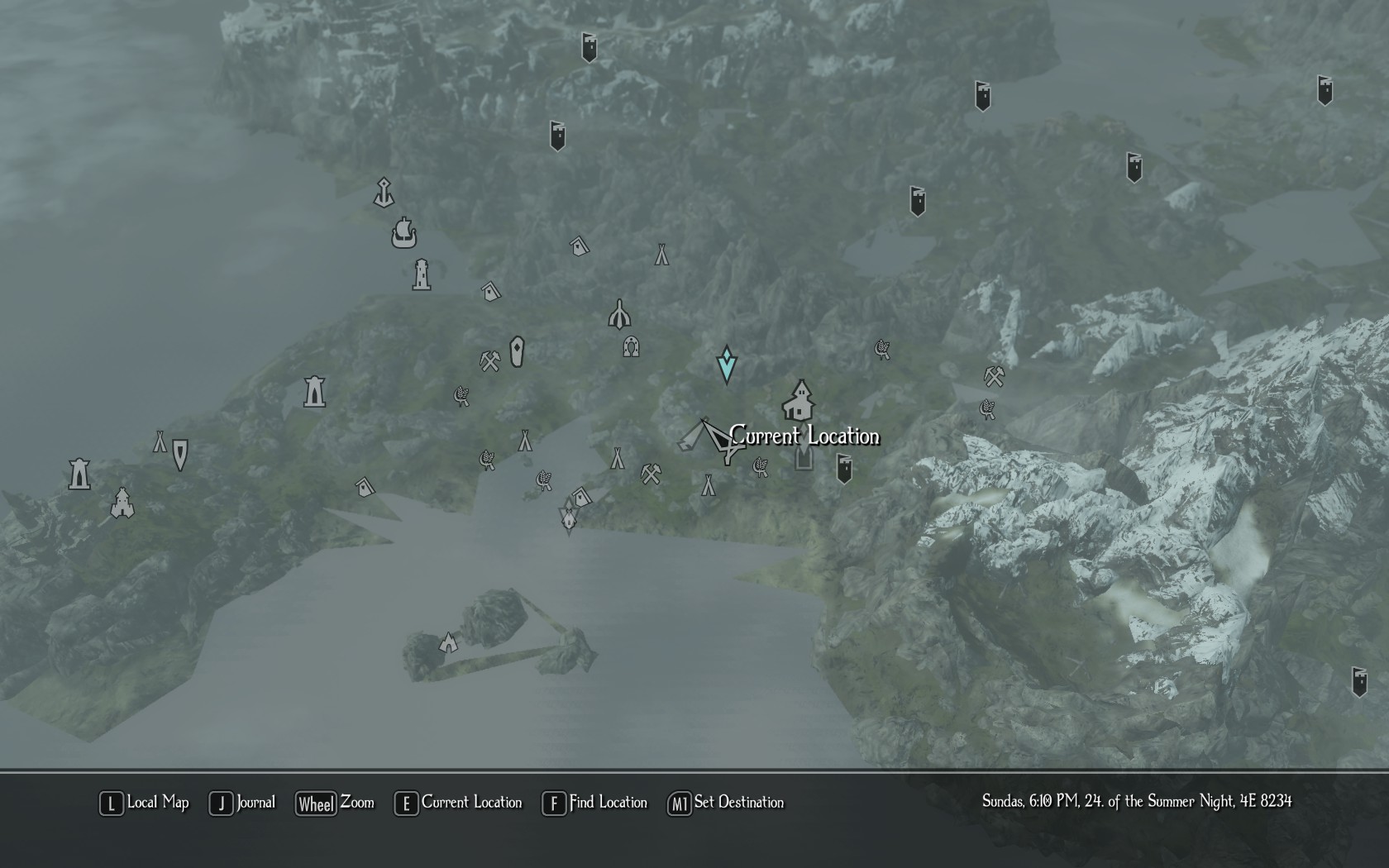The height and width of the screenshot is (868, 1389).
Task: Select the marker on the small island
Action: [x=448, y=641]
